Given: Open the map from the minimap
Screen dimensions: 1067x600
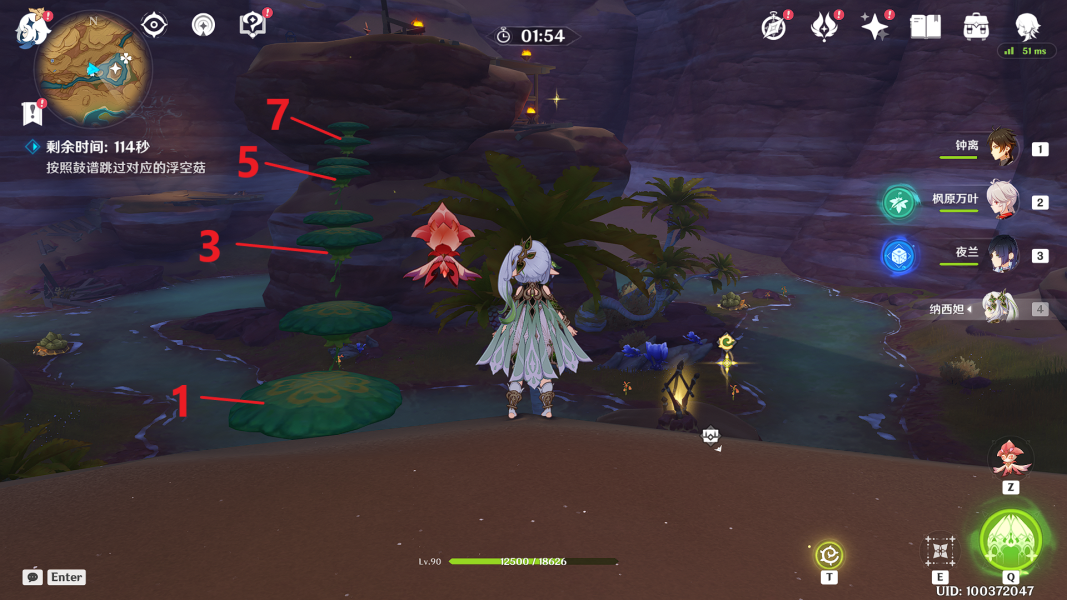Looking at the screenshot, I should tap(92, 68).
